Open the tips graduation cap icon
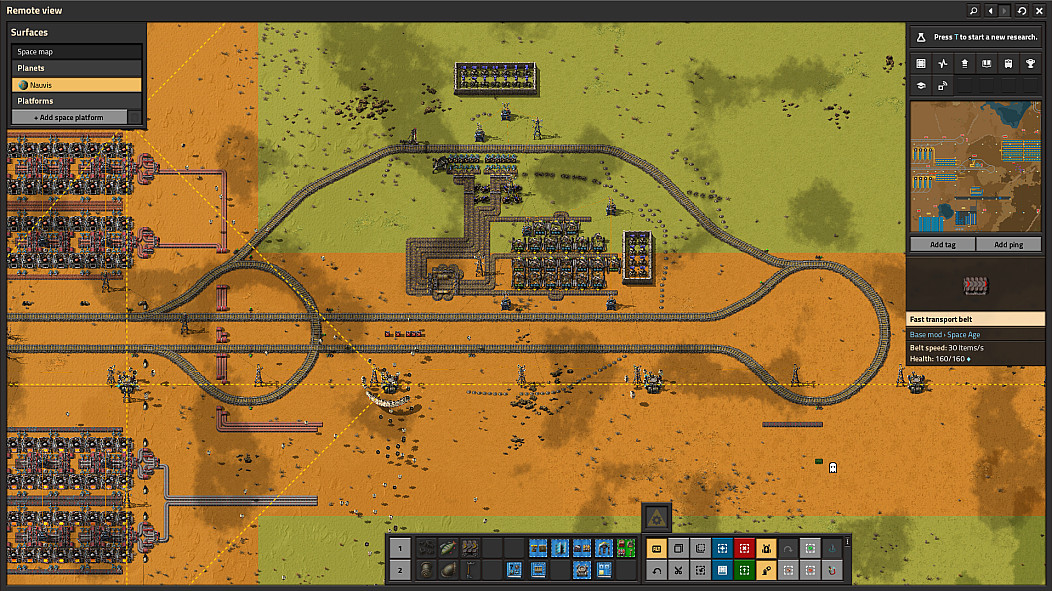 [x=920, y=86]
